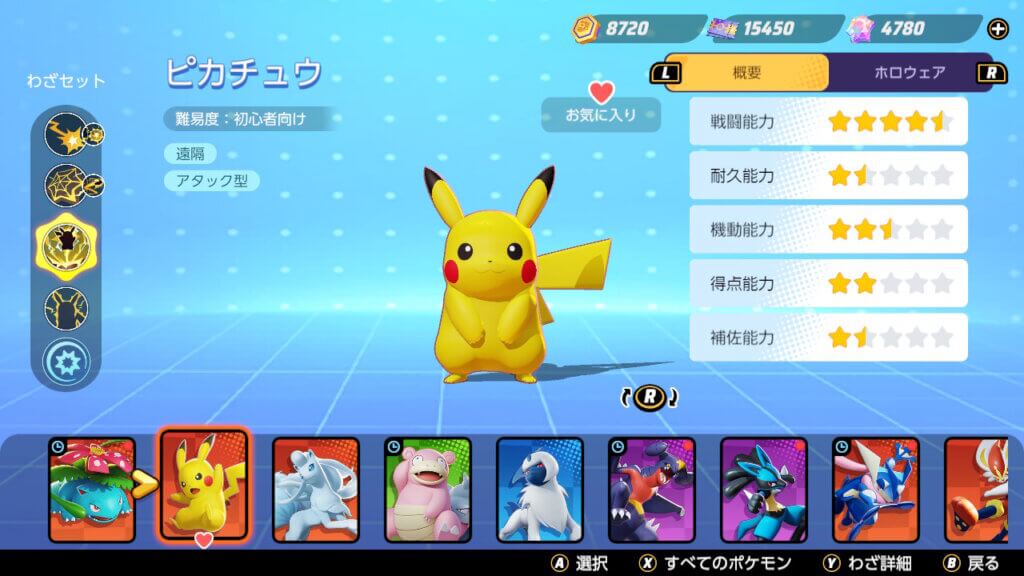
Task: Choose the Garchomp portrait
Action: point(652,482)
